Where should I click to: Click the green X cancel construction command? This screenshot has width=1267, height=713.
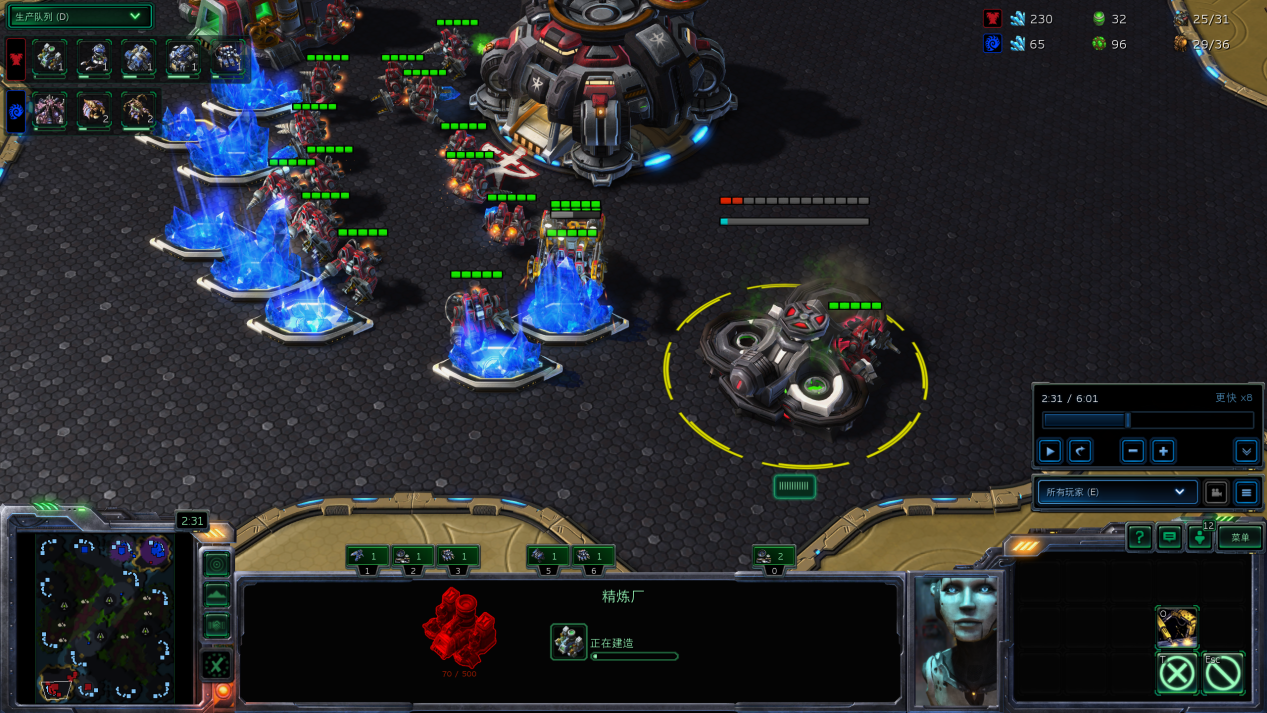pyautogui.click(x=1177, y=673)
